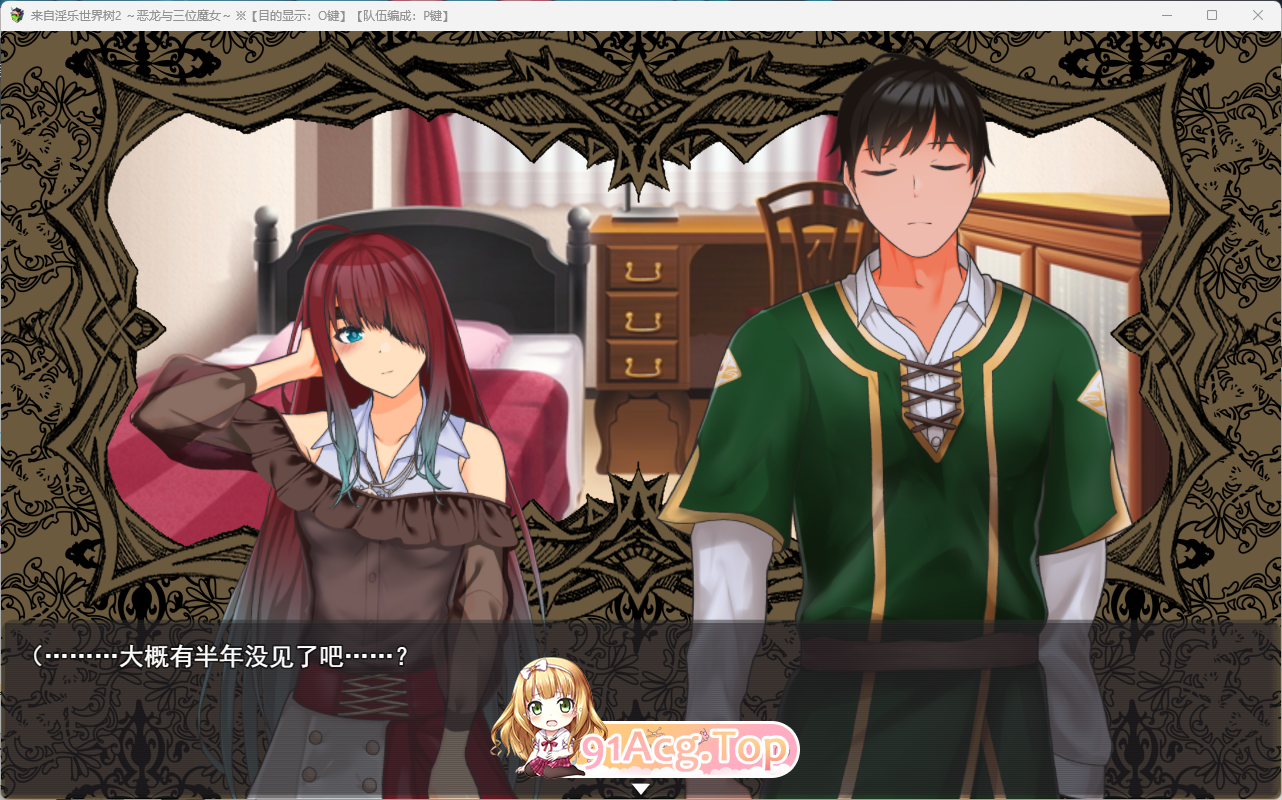Click the minimize button in title bar

1166,15
